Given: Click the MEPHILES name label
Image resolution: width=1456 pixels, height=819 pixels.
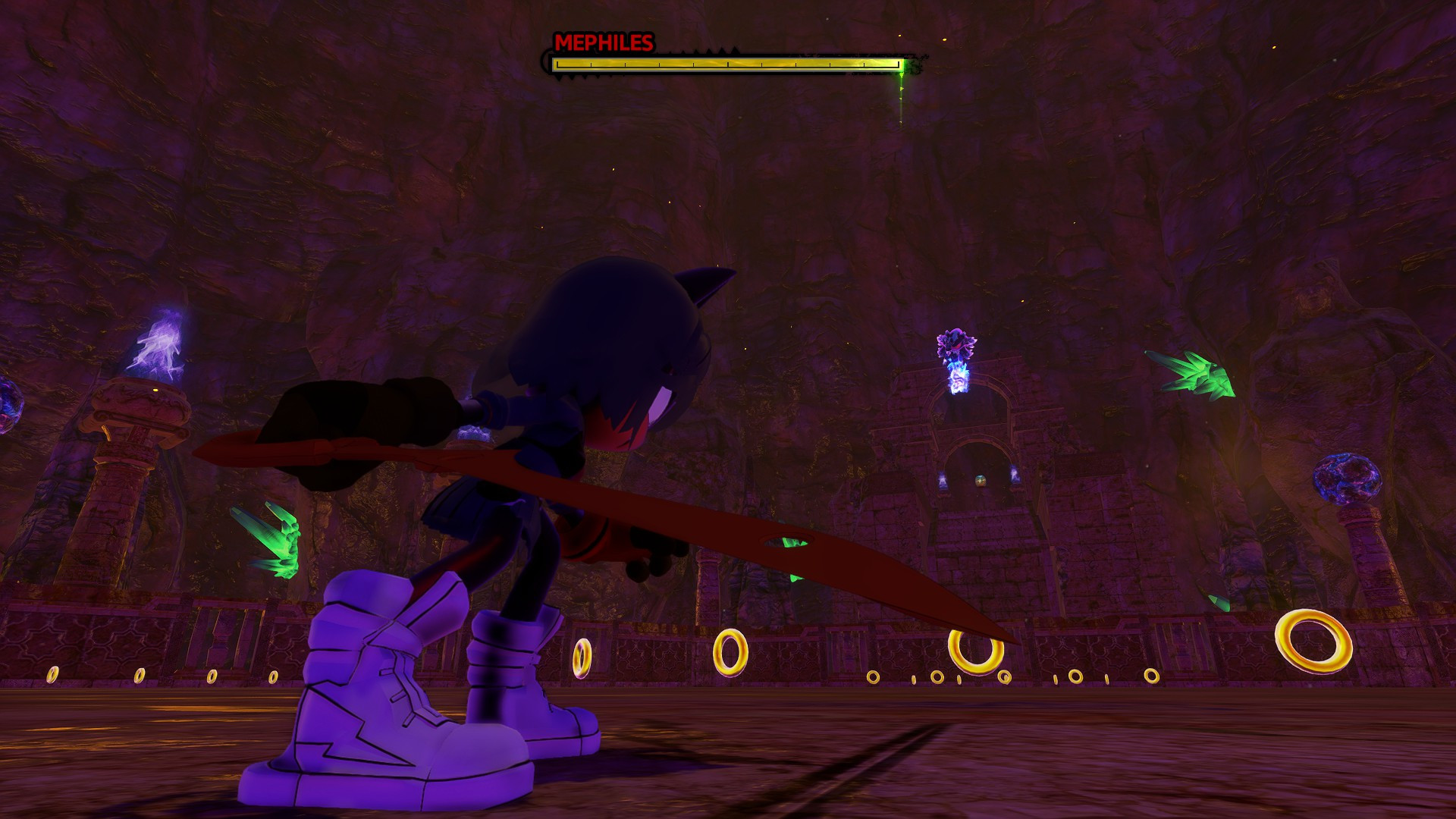Looking at the screenshot, I should coord(603,43).
